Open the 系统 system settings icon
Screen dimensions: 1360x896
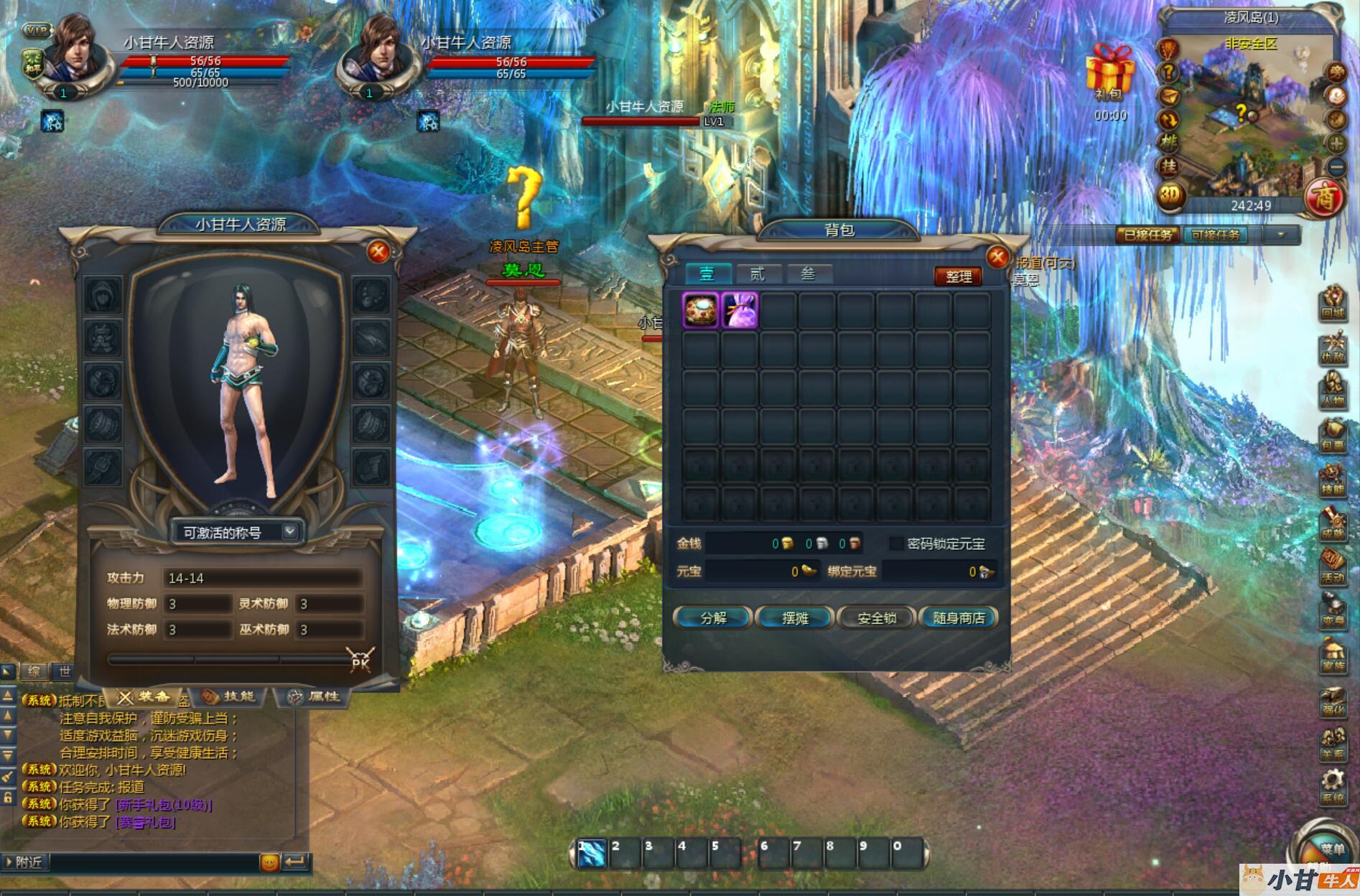(1333, 785)
